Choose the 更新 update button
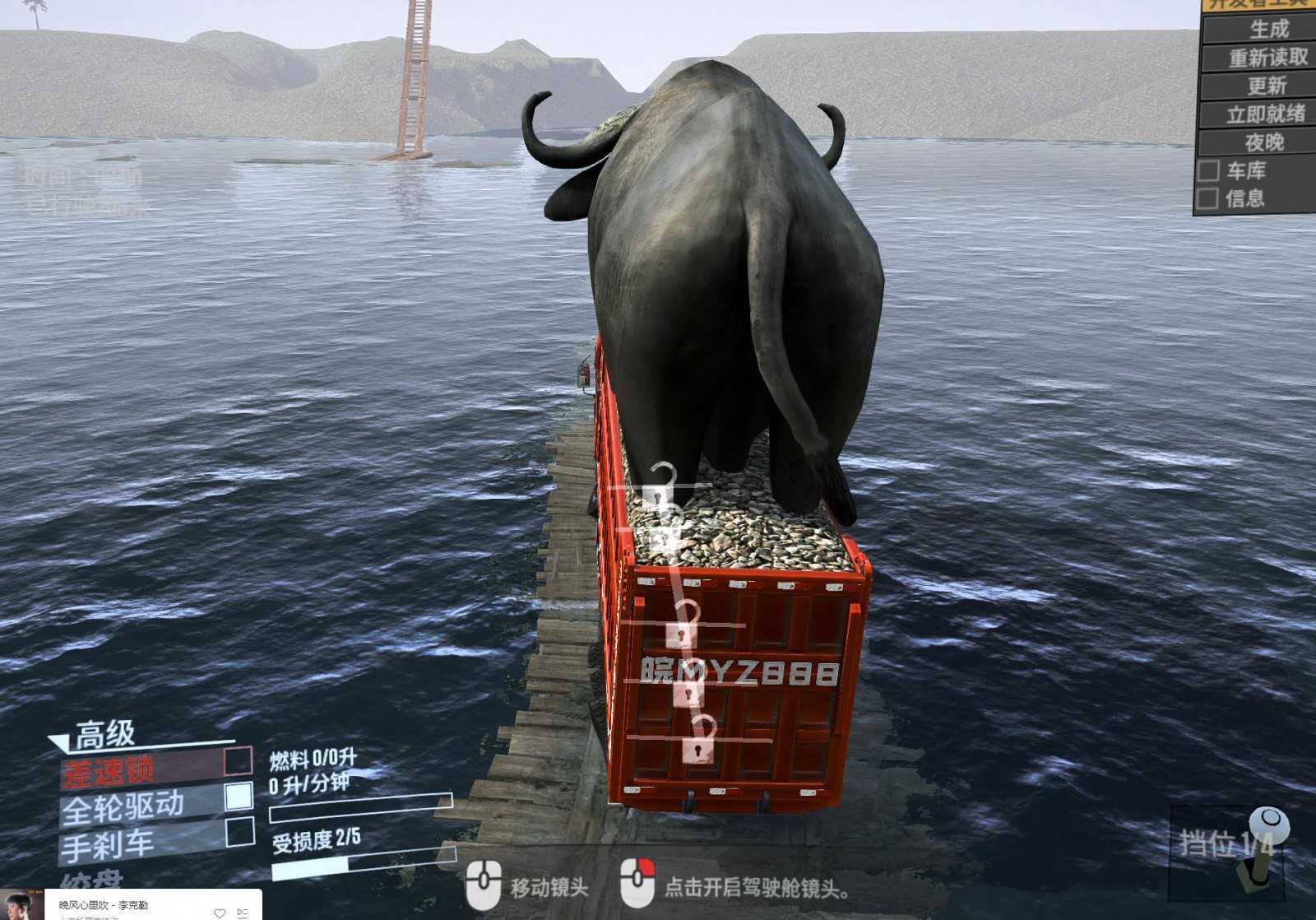Screen dimensions: 1316x920 (x=1267, y=86)
